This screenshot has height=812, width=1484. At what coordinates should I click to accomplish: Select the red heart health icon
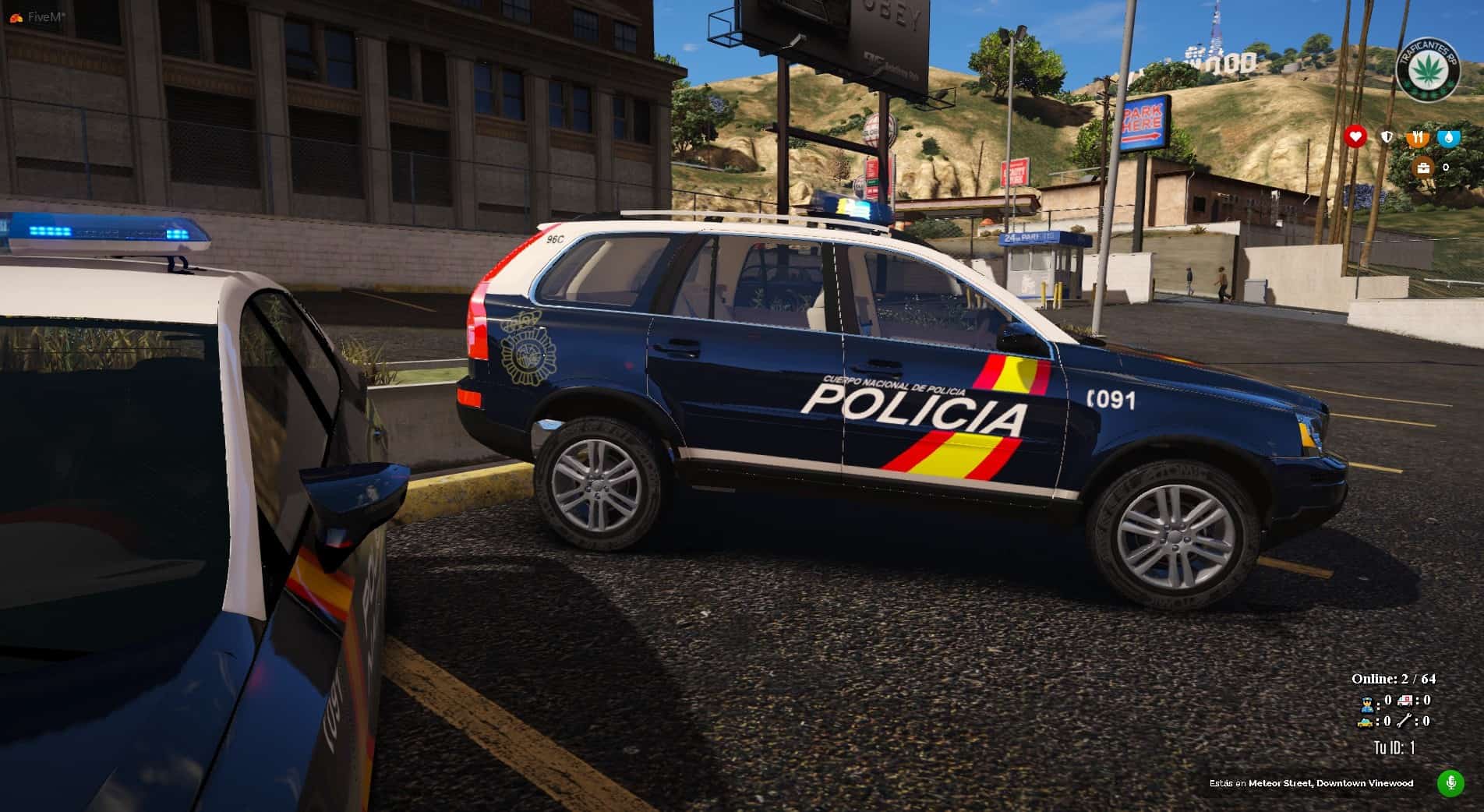[1355, 137]
